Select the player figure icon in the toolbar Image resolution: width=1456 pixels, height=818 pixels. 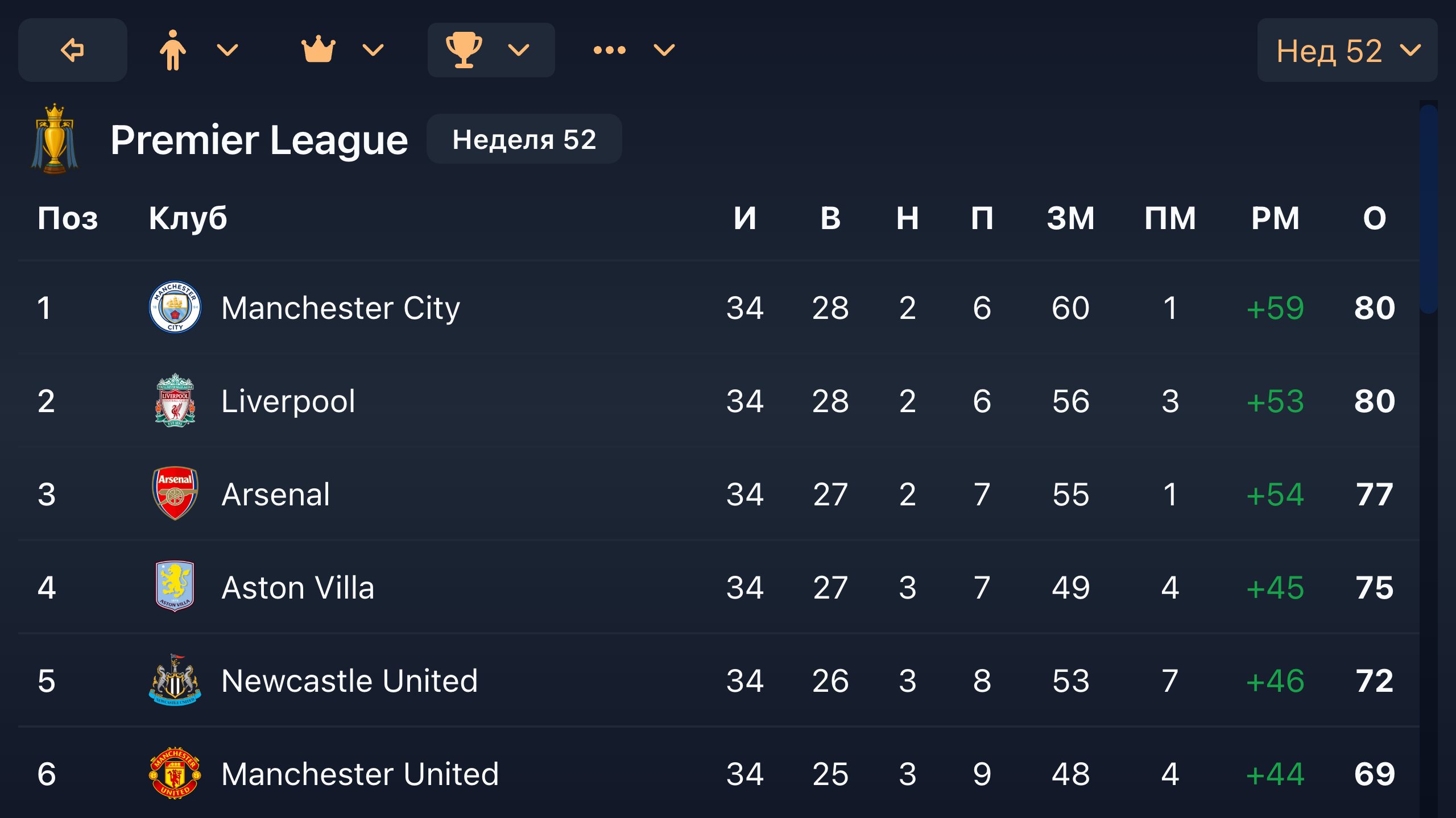(173, 50)
